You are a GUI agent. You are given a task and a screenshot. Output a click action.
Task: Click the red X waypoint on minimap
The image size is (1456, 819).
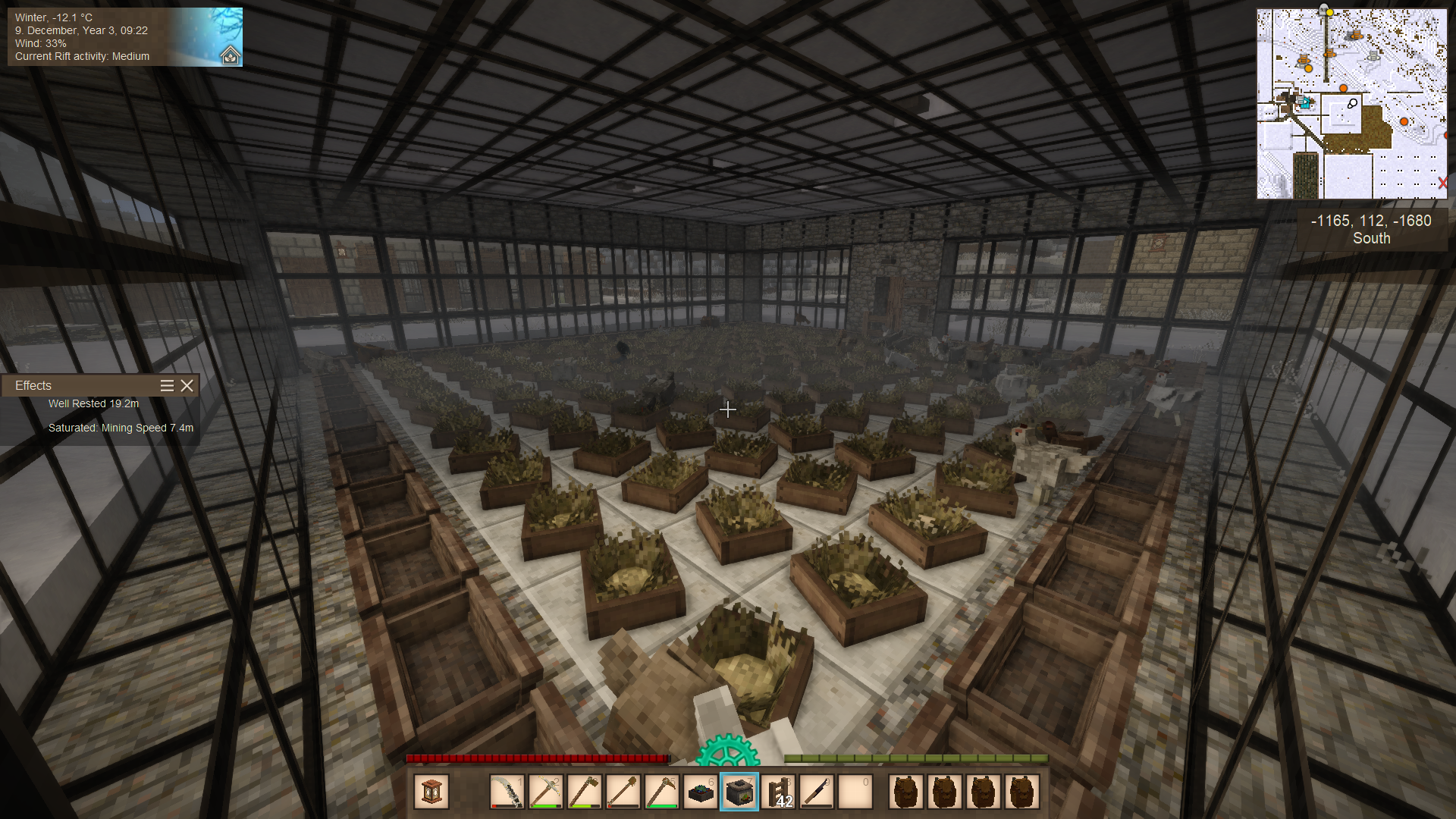click(1442, 183)
